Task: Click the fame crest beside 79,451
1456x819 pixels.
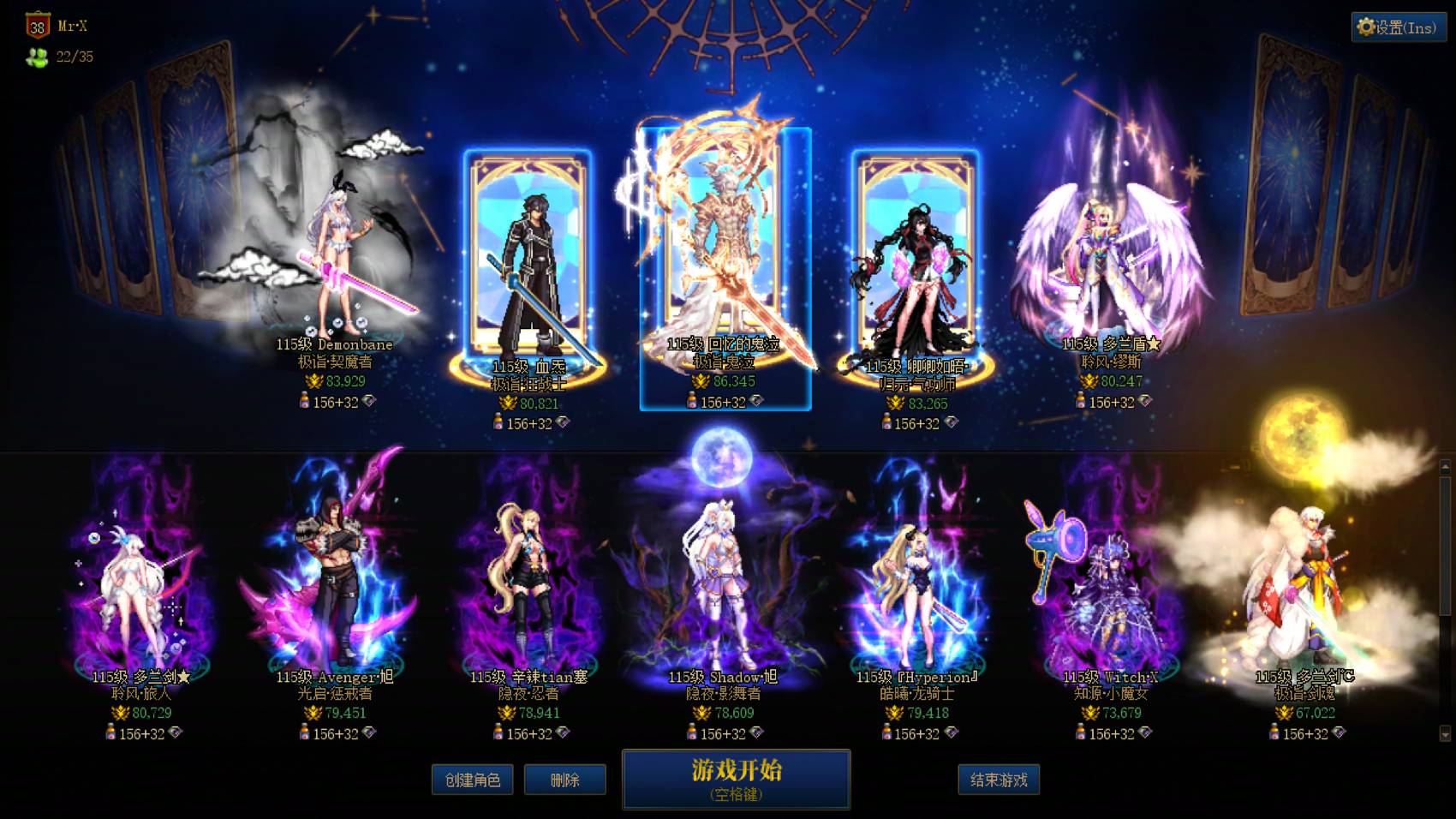Action: click(x=313, y=713)
